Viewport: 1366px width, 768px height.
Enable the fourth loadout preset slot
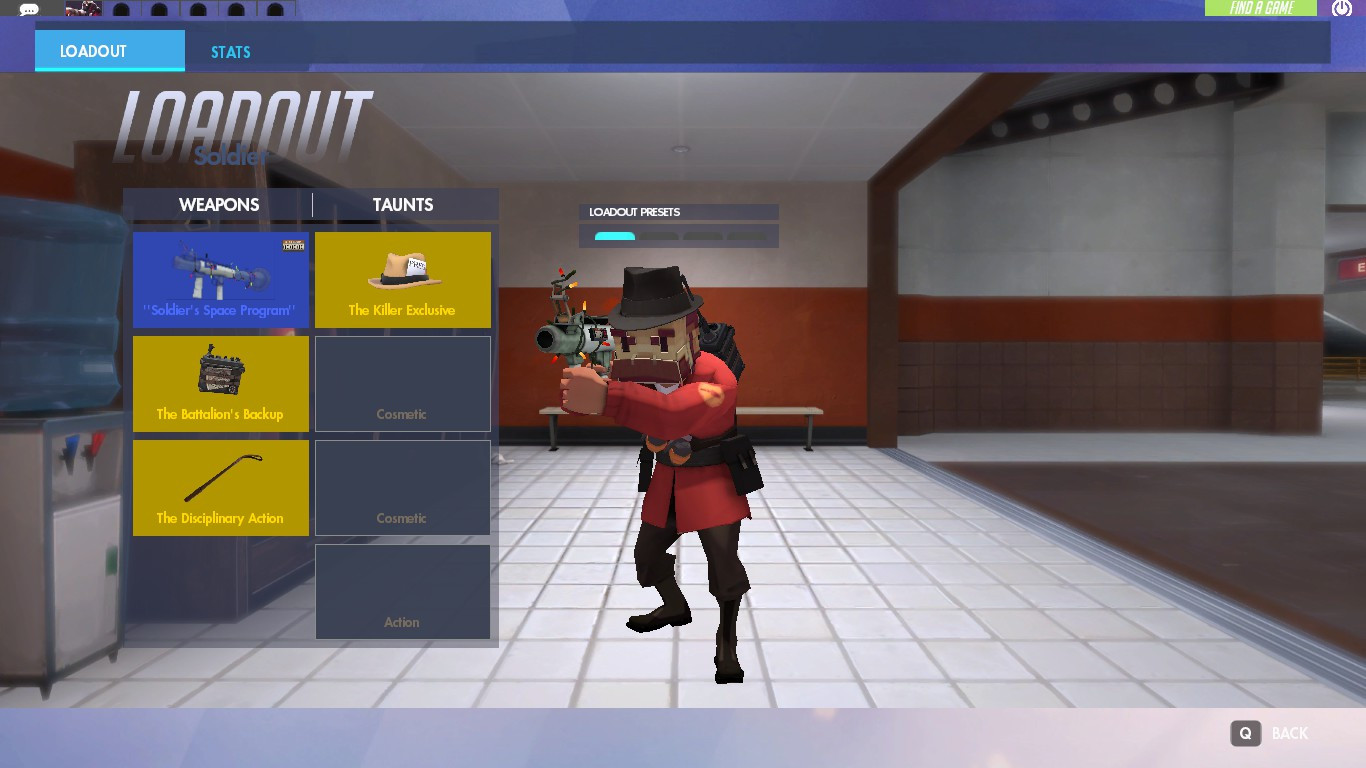(x=746, y=236)
